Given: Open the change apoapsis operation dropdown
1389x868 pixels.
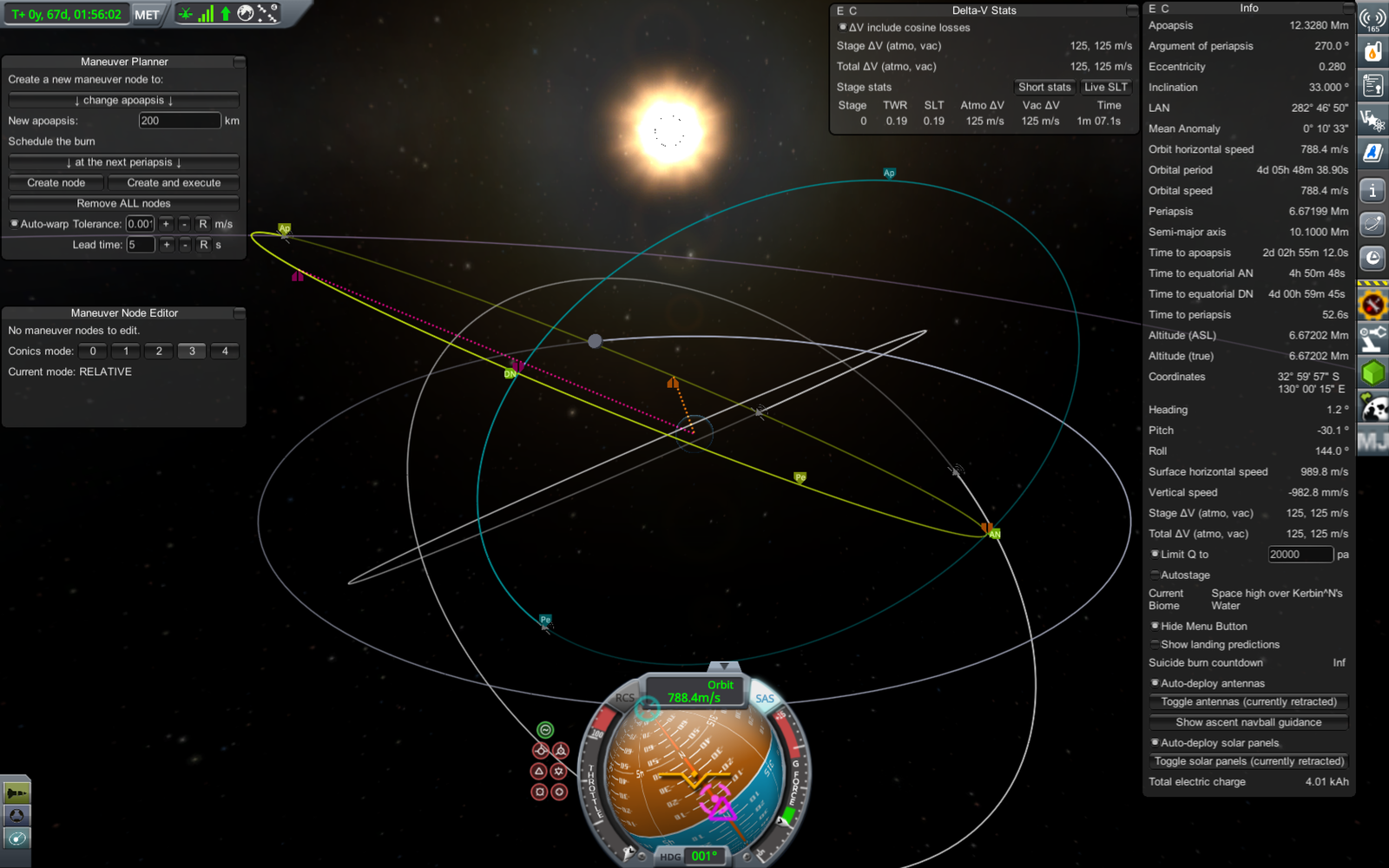Looking at the screenshot, I should 123,101.
